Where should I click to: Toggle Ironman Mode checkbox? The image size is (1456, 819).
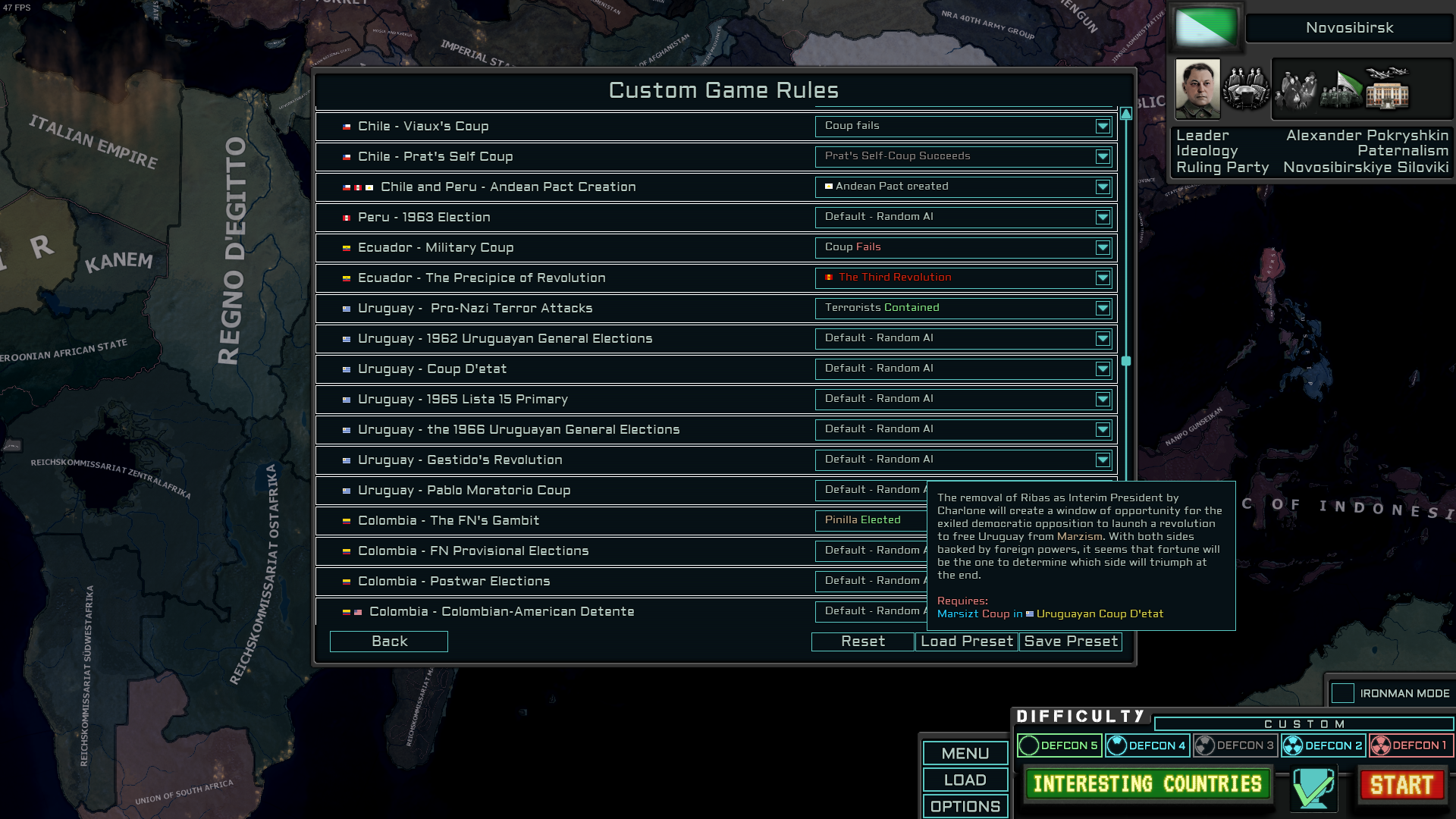[x=1342, y=693]
